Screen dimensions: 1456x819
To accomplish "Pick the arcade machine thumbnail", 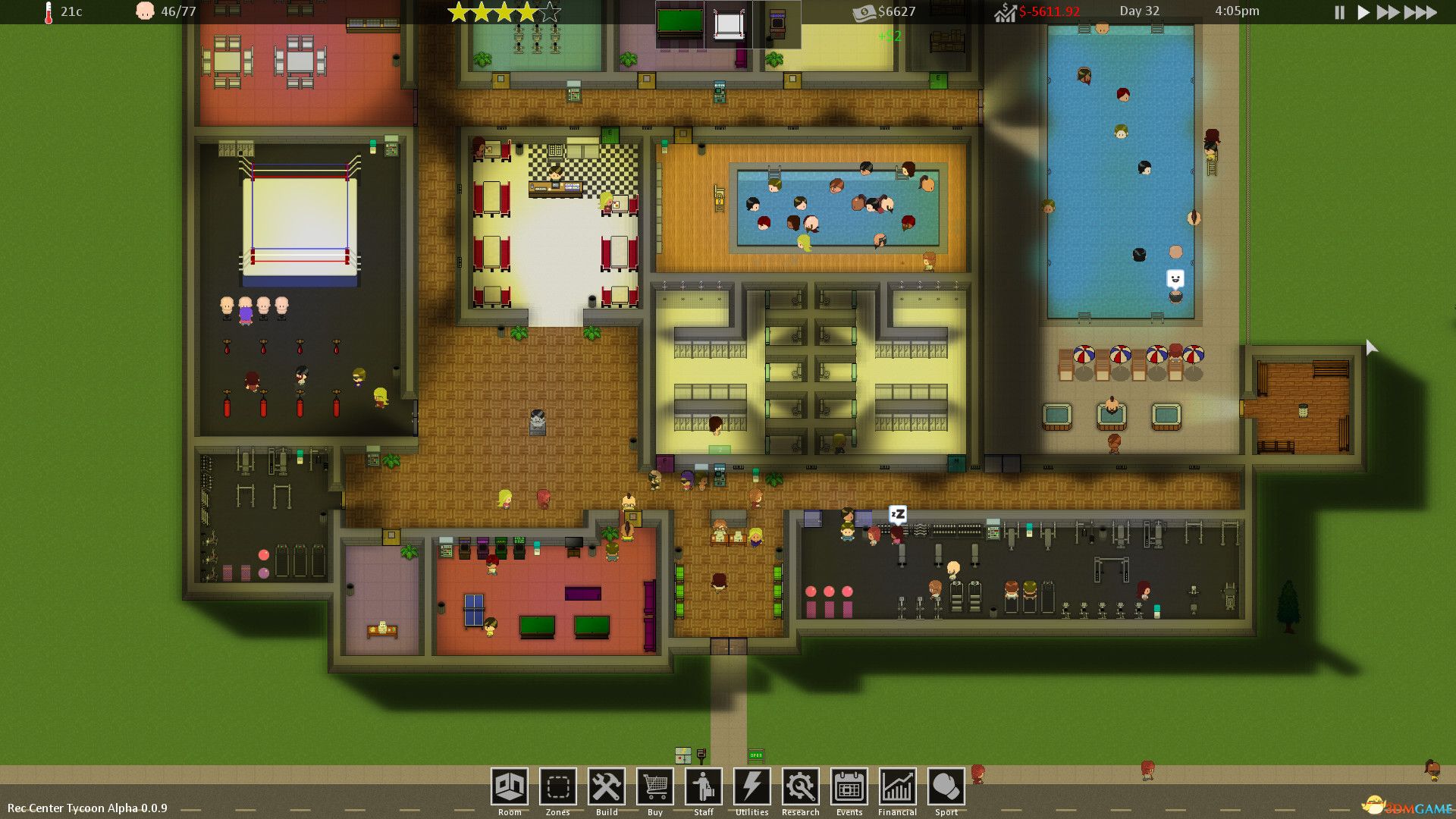I will tap(777, 23).
